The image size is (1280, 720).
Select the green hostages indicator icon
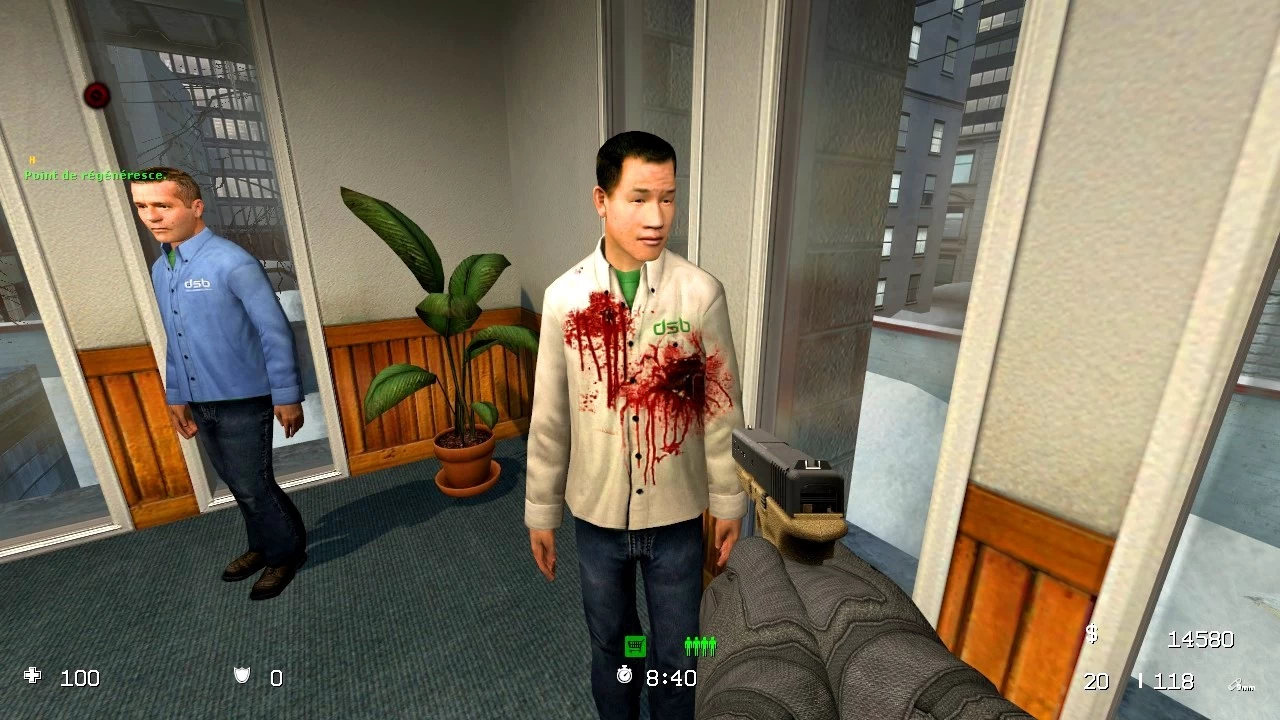pos(700,646)
